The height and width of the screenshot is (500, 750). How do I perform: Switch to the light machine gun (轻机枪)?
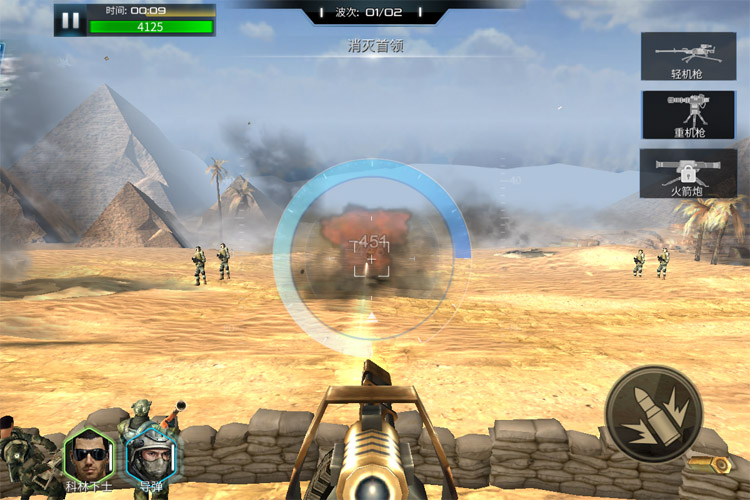click(689, 56)
